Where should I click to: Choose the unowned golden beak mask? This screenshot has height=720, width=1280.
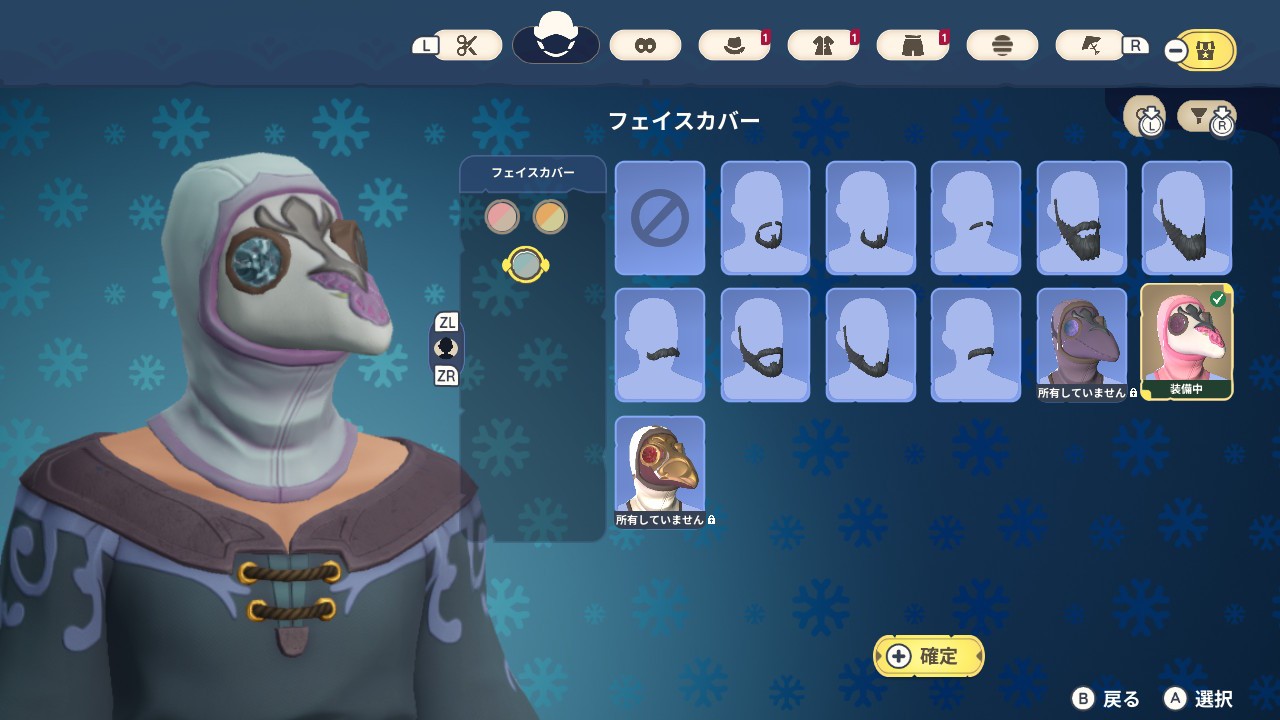(660, 470)
